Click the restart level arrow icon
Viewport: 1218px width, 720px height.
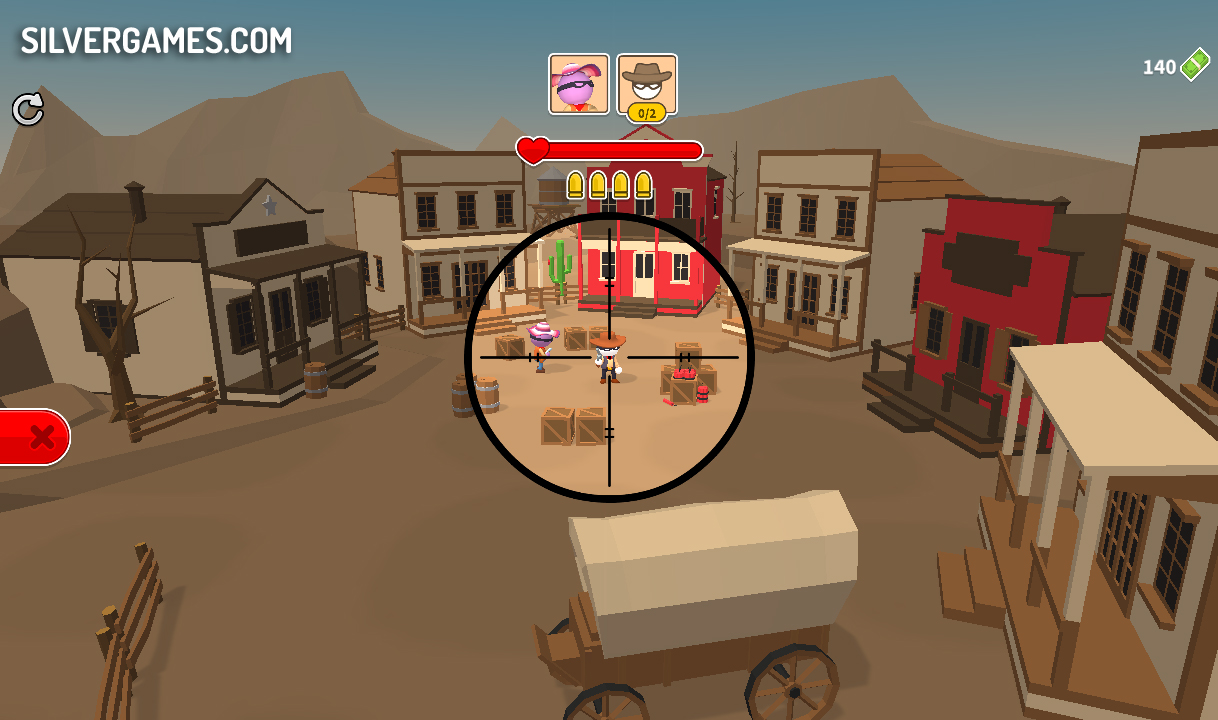(28, 109)
